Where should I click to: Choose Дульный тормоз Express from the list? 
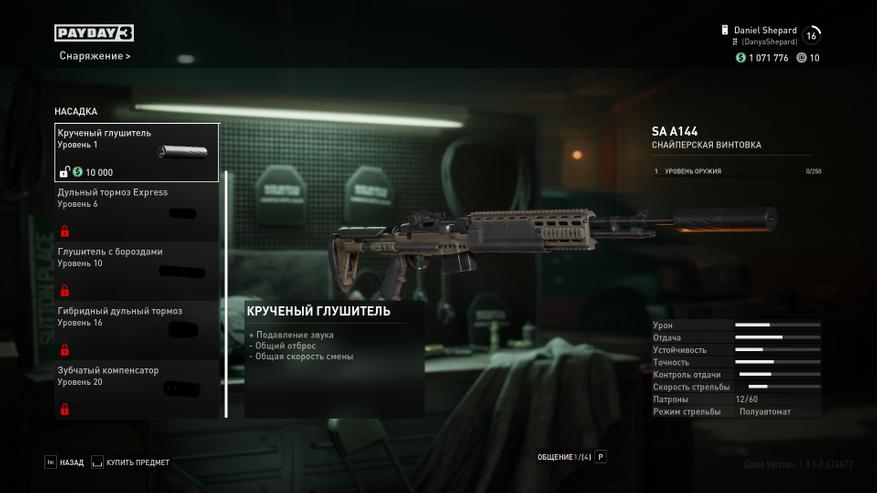[x=136, y=211]
